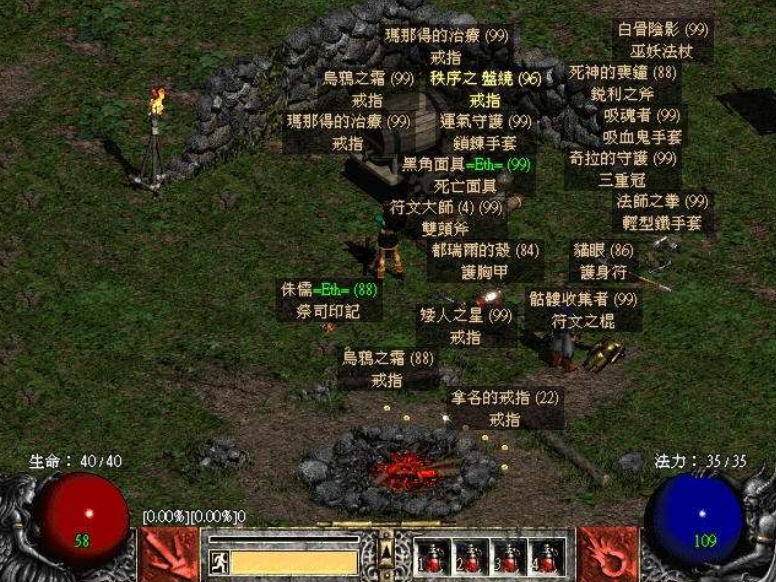
Task: Select the 都瑞爾的殼 (84) armor label
Action: (x=485, y=250)
